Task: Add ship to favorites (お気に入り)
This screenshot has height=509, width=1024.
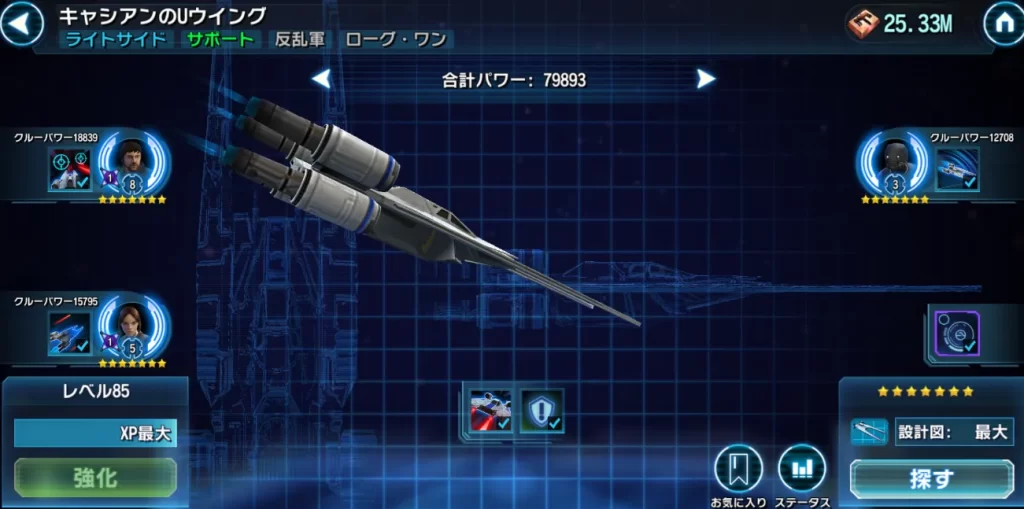Action: (x=738, y=469)
